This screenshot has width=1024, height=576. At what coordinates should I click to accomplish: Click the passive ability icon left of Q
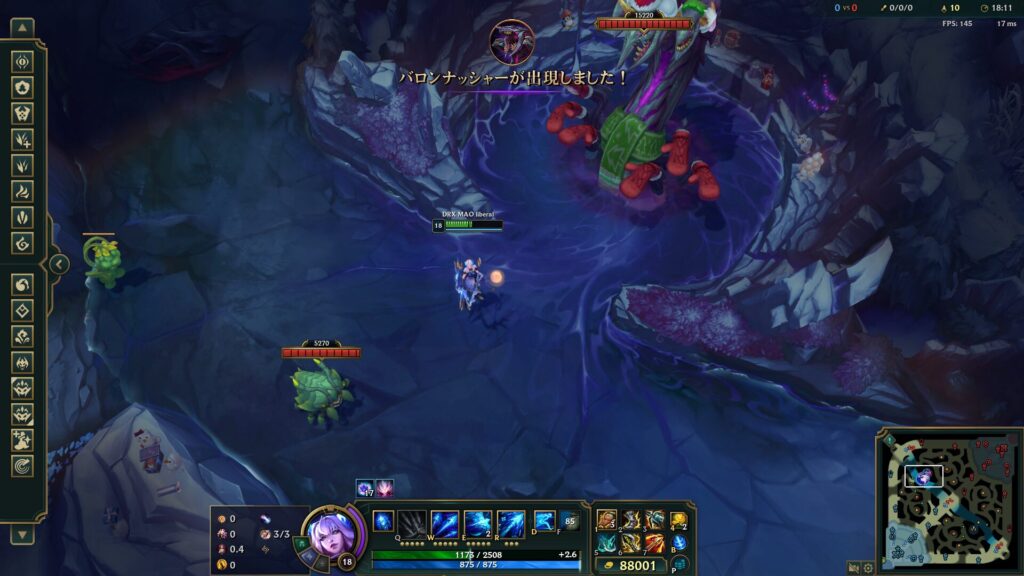(x=383, y=521)
